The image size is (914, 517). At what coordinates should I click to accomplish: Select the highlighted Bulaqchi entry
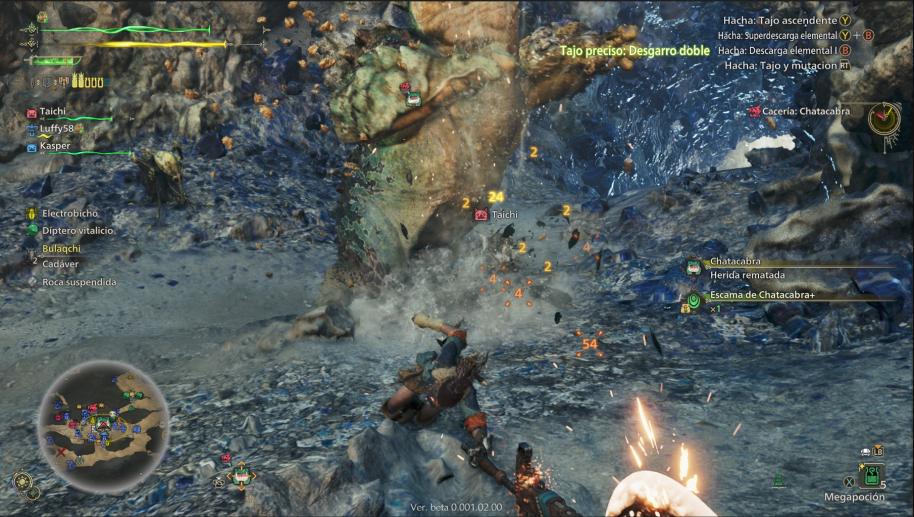pyautogui.click(x=61, y=247)
